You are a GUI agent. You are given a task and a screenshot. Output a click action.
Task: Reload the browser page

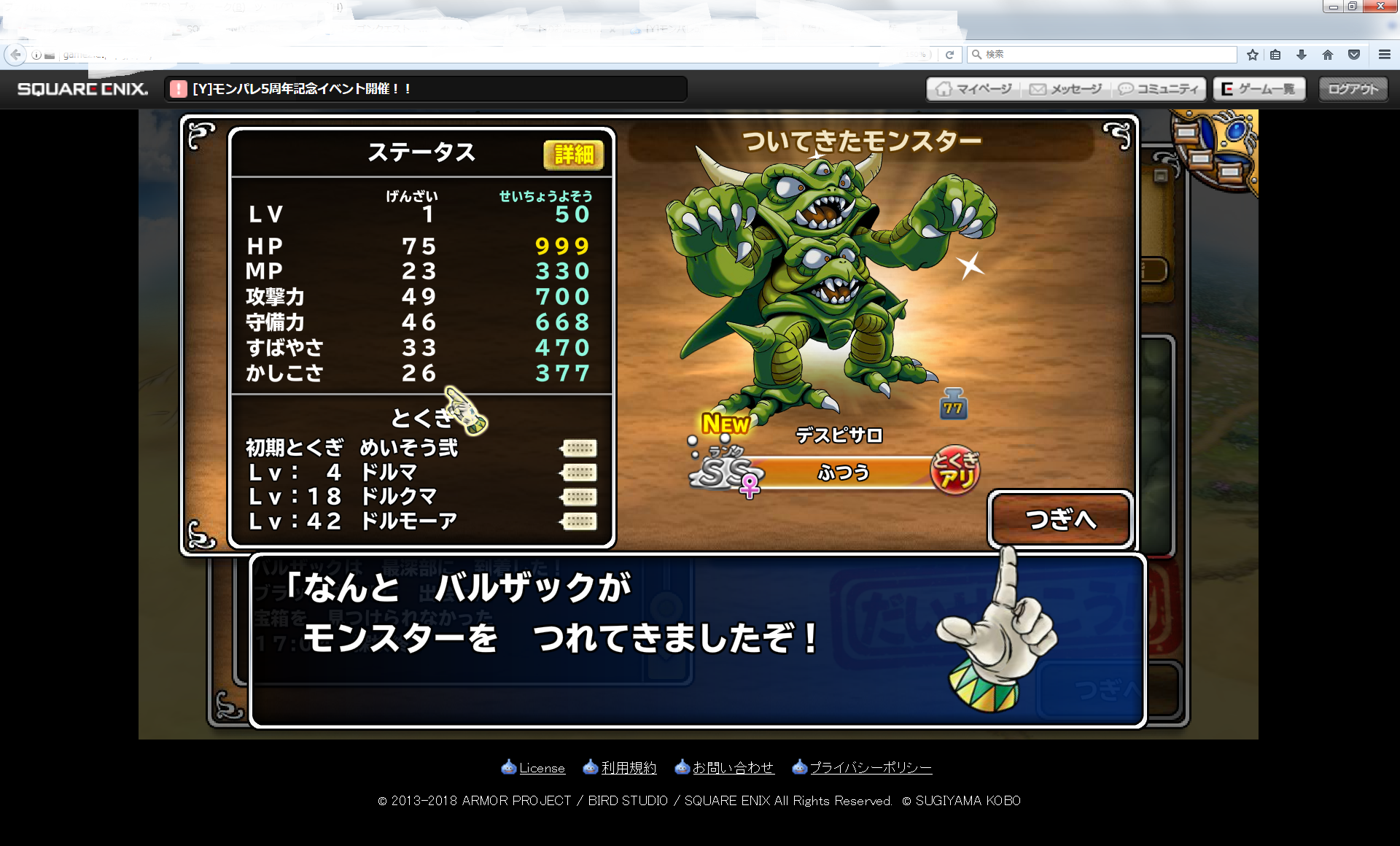[x=949, y=55]
